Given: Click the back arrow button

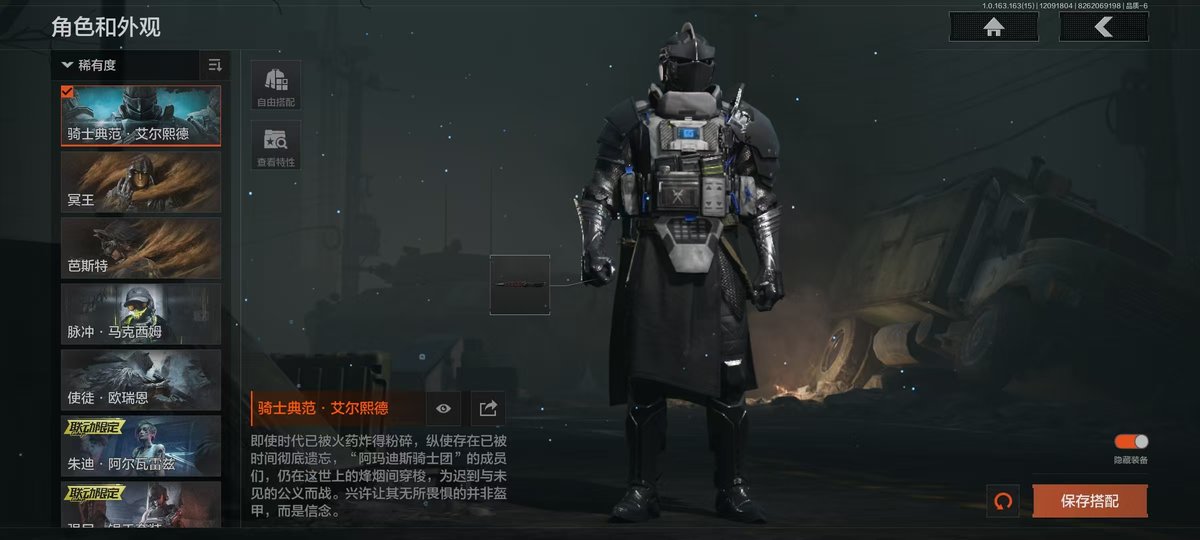Looking at the screenshot, I should click(1103, 27).
